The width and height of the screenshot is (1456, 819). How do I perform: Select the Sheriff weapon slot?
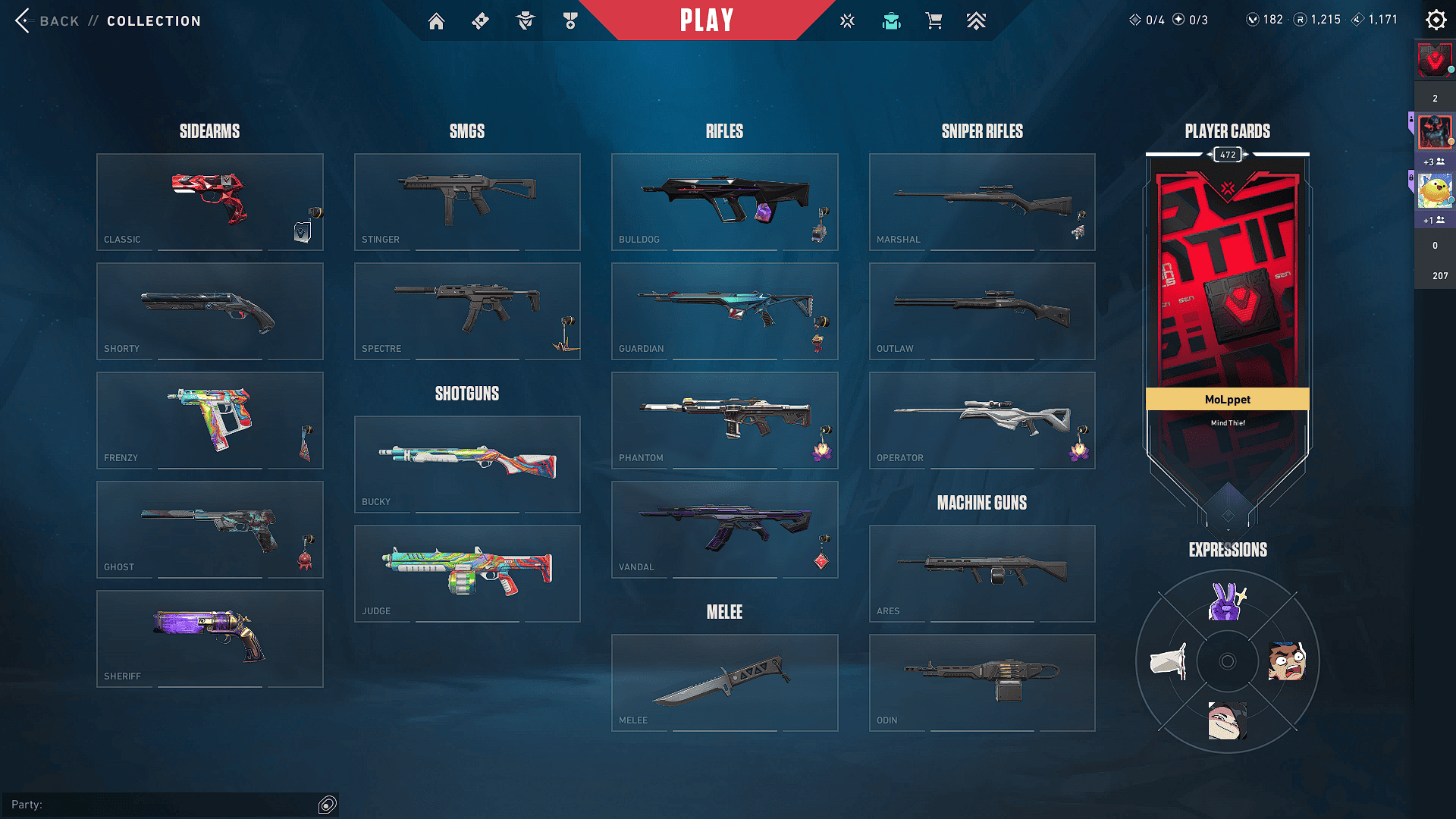209,639
